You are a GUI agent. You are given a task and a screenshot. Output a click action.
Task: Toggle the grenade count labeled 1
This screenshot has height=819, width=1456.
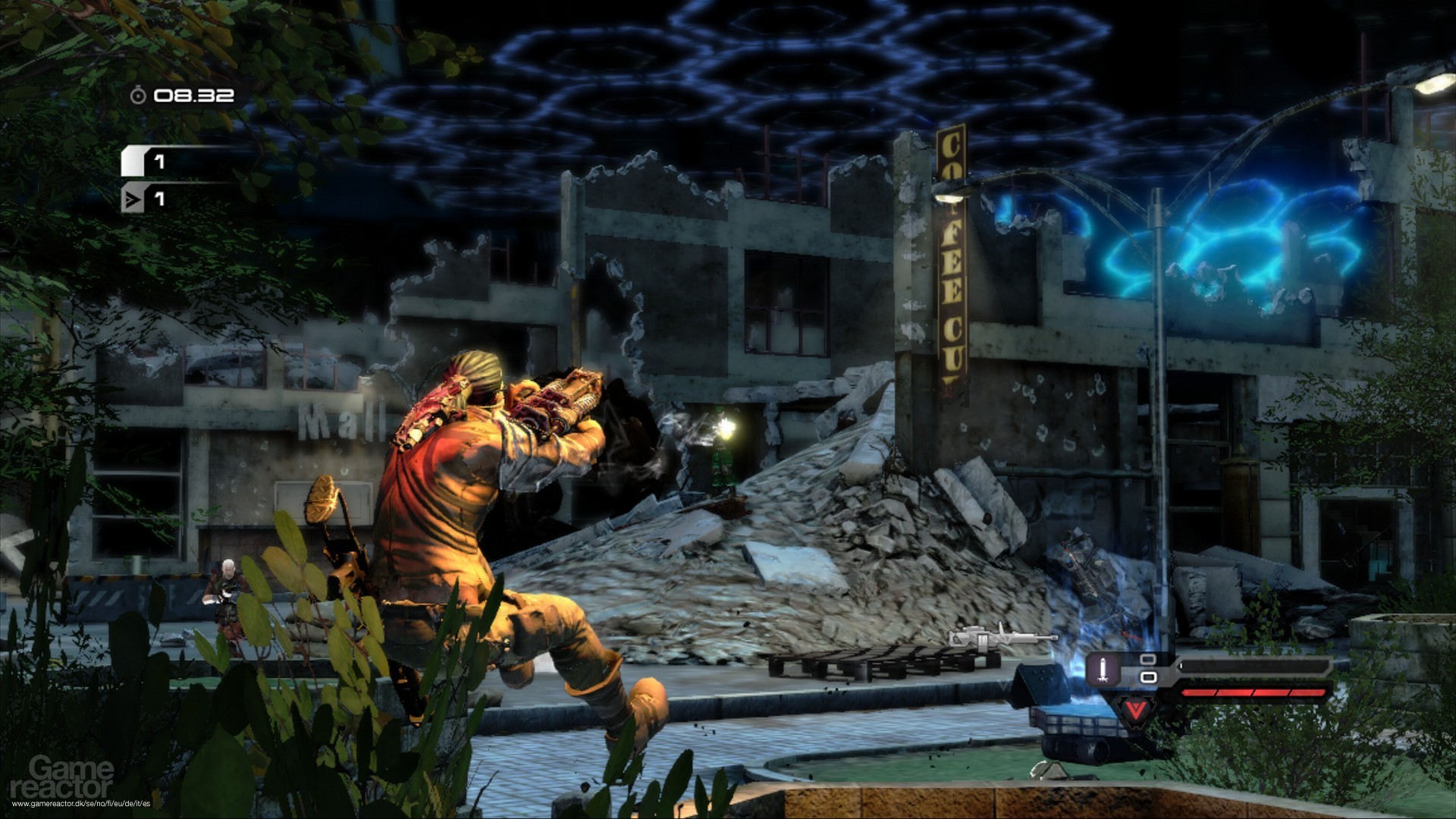point(159,162)
